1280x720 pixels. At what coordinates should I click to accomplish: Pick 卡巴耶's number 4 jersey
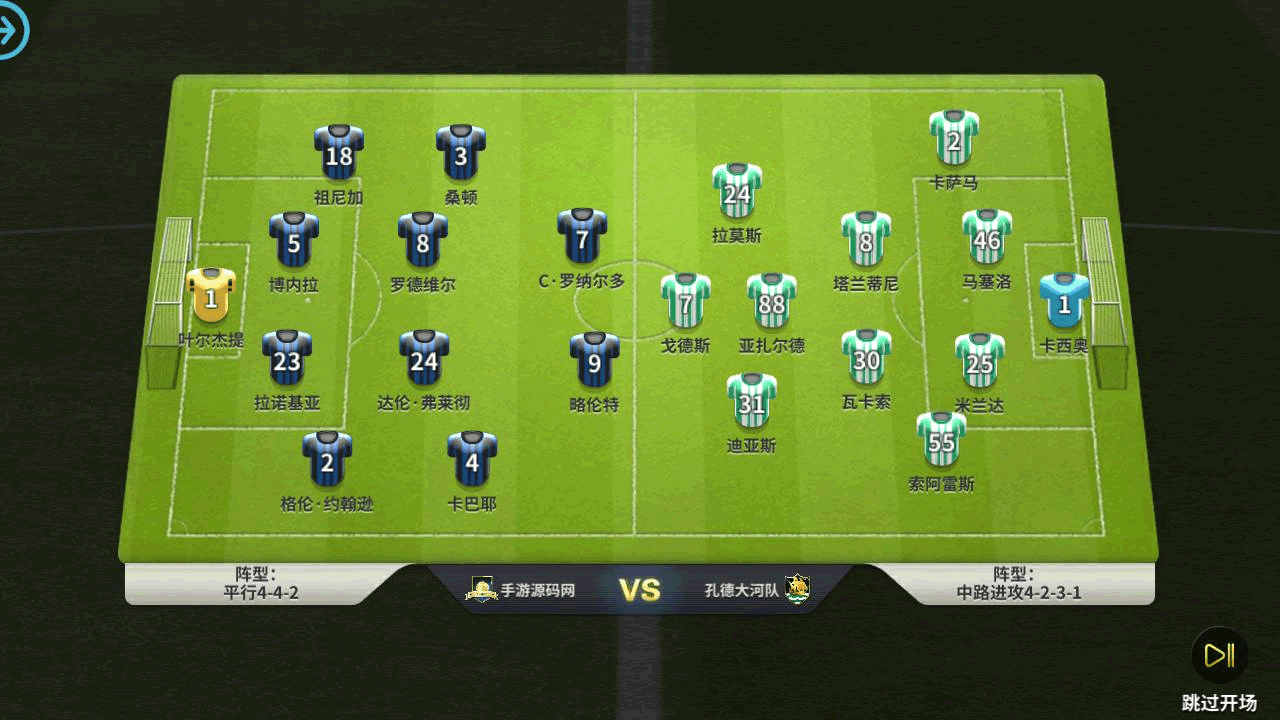(472, 460)
